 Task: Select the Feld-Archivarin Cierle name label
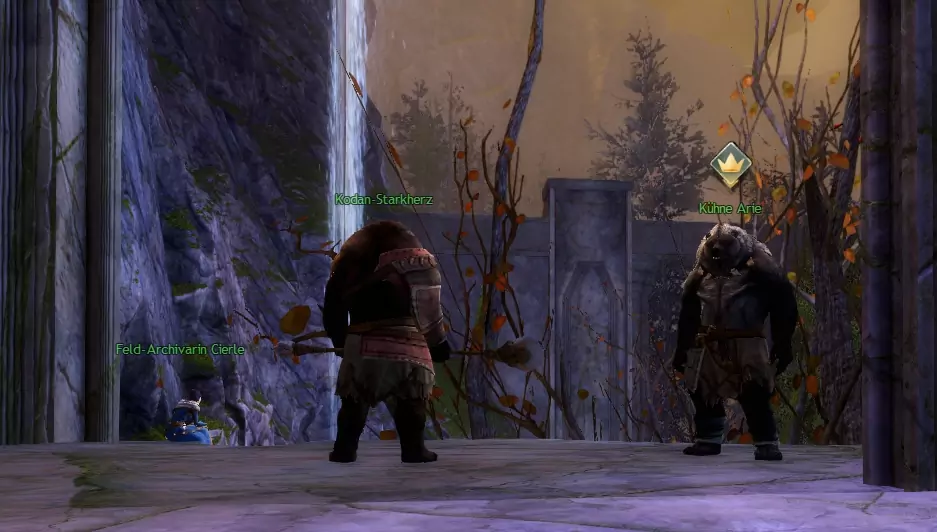(x=180, y=349)
